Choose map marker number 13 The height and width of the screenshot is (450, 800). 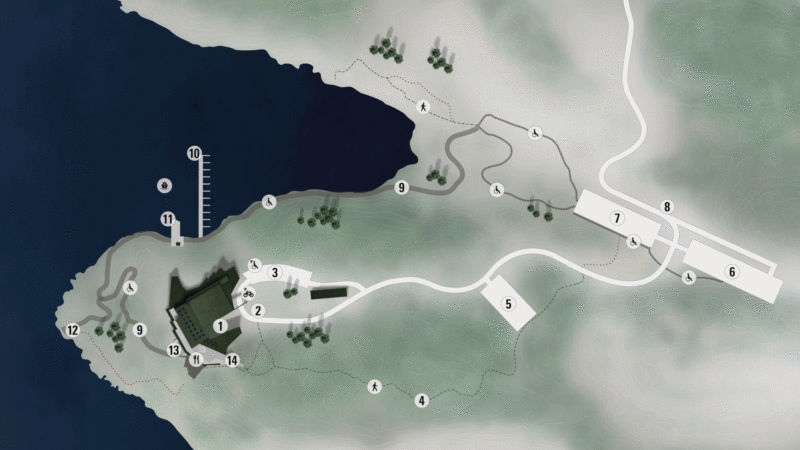pyautogui.click(x=174, y=350)
